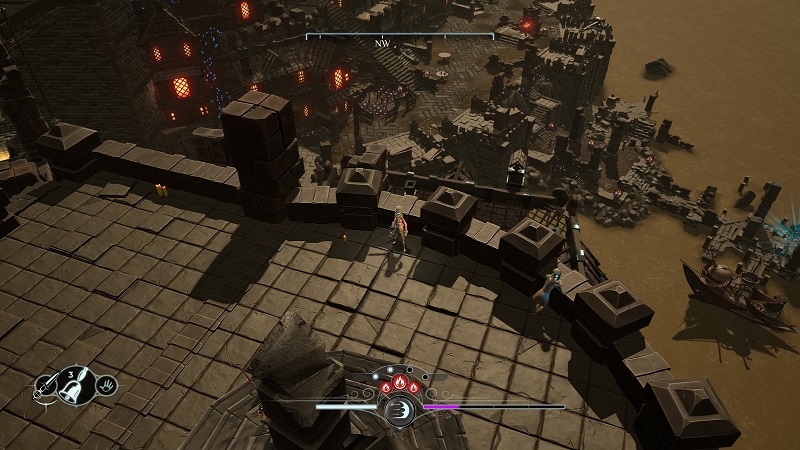Click the syringe item icon
This screenshot has width=800, height=450.
tap(46, 387)
